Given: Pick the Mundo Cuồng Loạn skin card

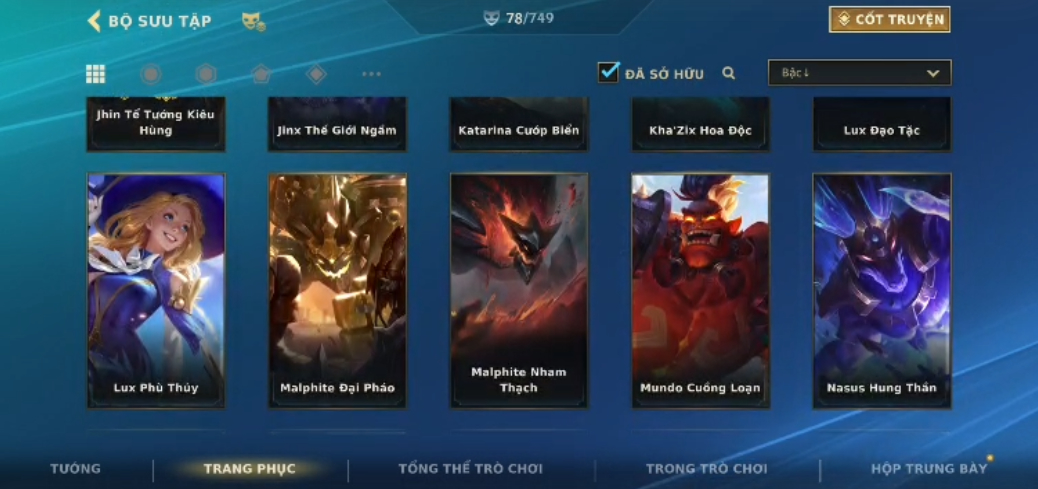Looking at the screenshot, I should 700,290.
